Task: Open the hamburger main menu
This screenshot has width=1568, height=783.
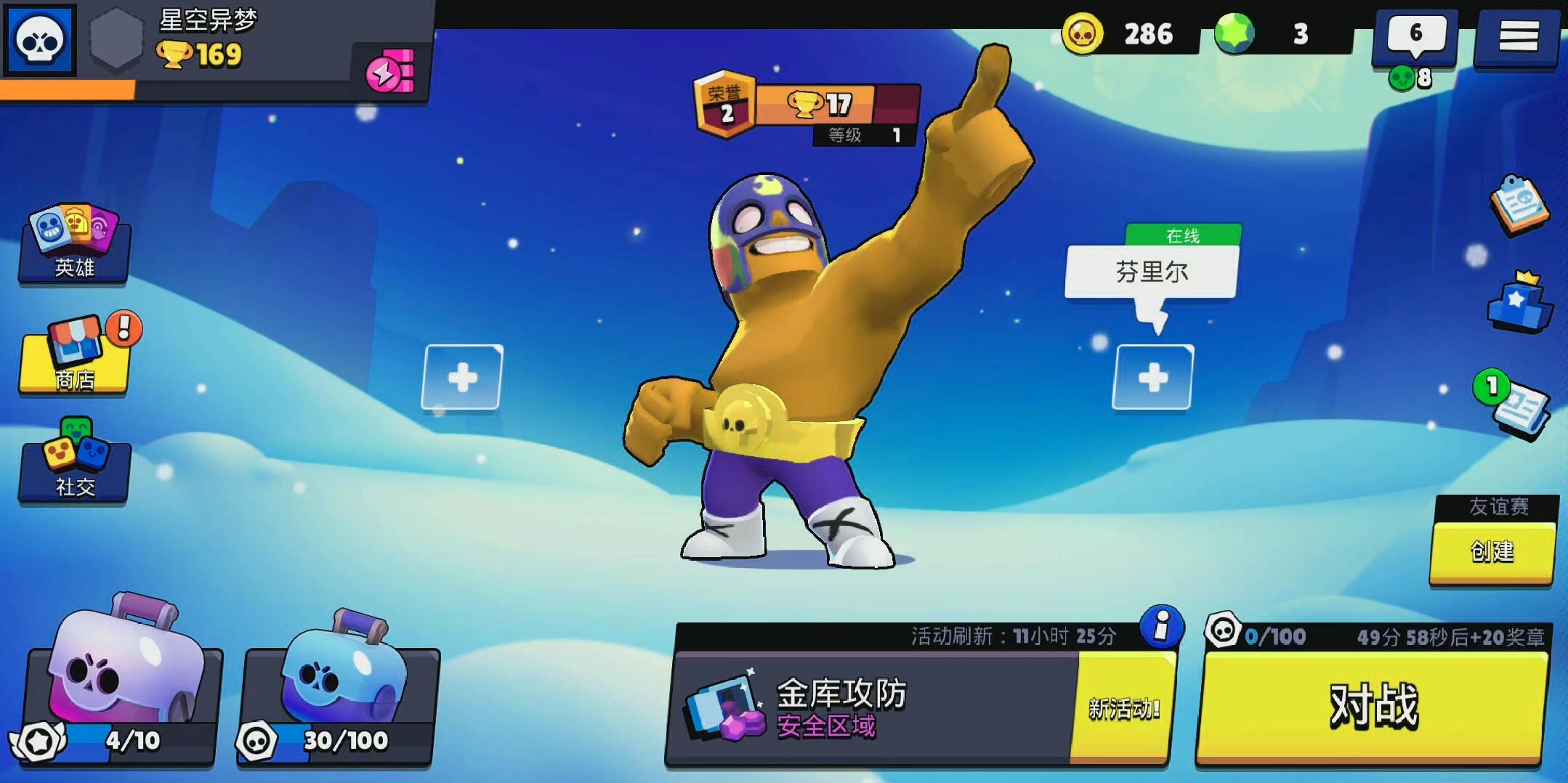Action: [x=1518, y=36]
